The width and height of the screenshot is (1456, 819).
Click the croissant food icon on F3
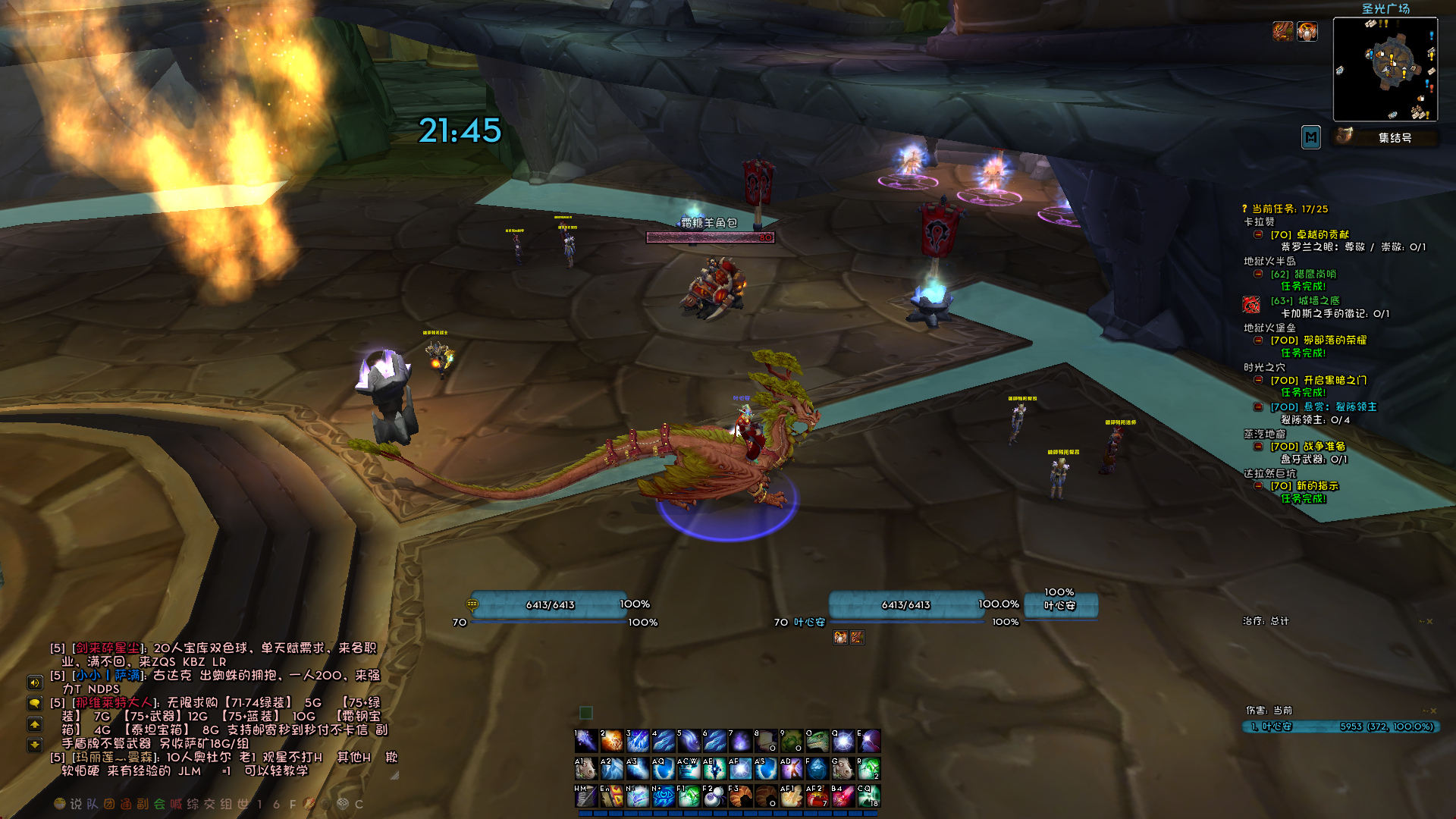(x=739, y=796)
